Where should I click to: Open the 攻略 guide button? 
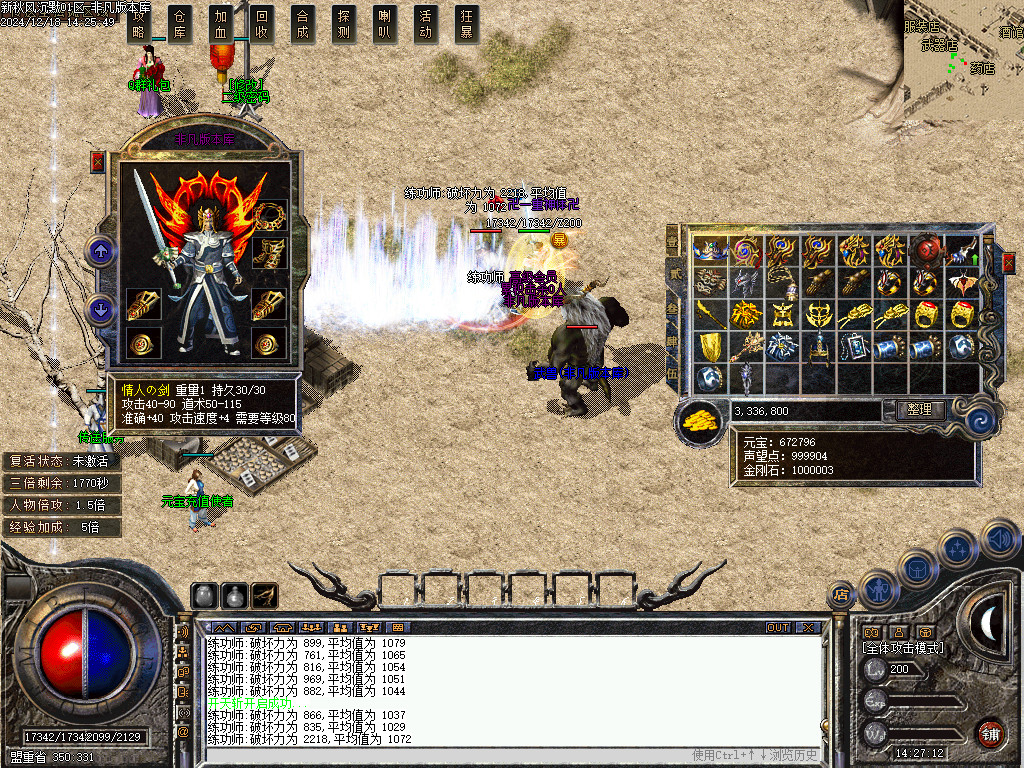pyautogui.click(x=138, y=24)
